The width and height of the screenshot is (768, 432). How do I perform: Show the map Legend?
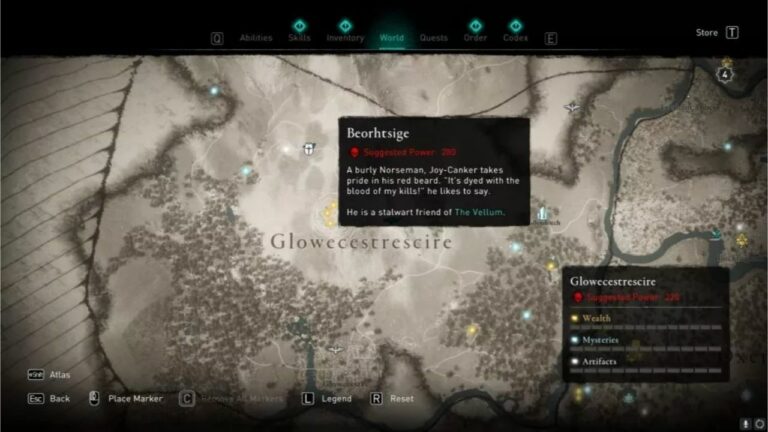click(x=336, y=398)
